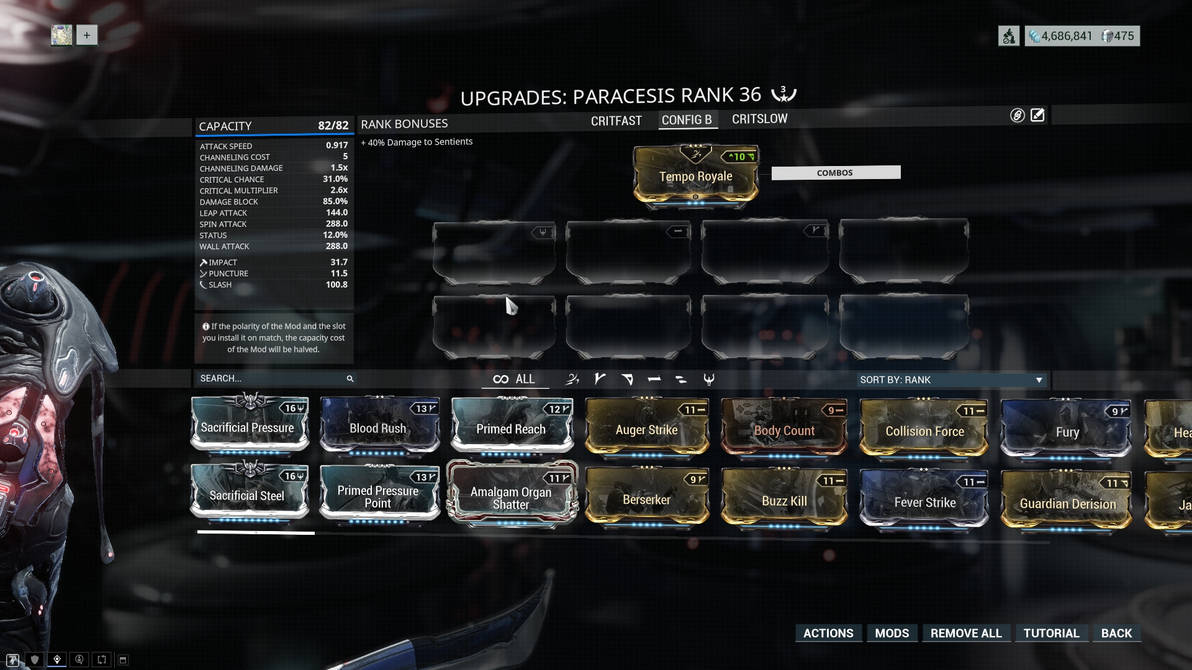Click REMOVE ALL mods button

point(965,633)
